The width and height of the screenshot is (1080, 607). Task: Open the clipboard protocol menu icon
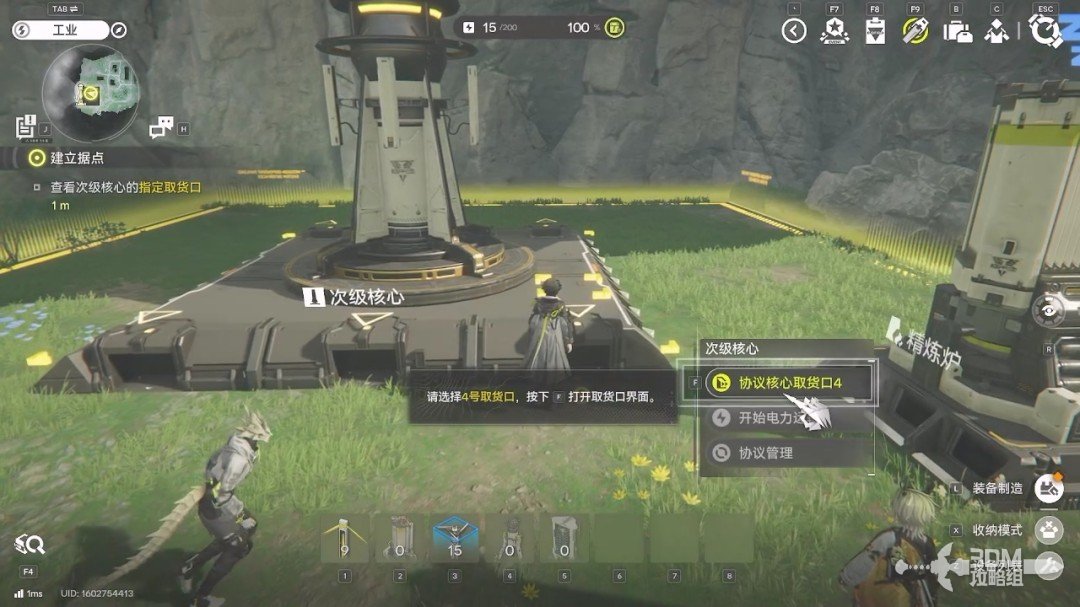pos(875,31)
